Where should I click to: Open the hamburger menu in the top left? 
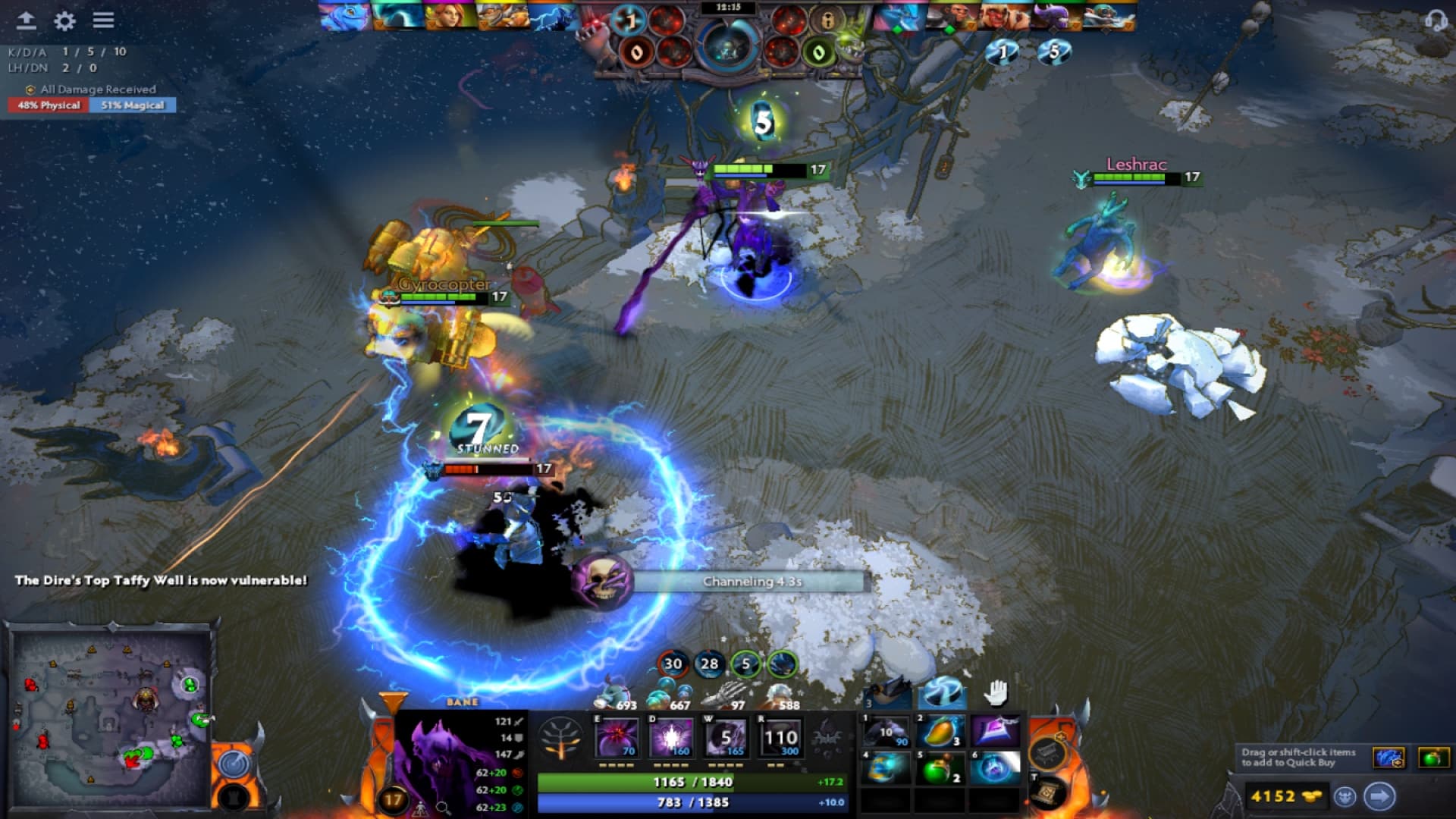click(102, 21)
